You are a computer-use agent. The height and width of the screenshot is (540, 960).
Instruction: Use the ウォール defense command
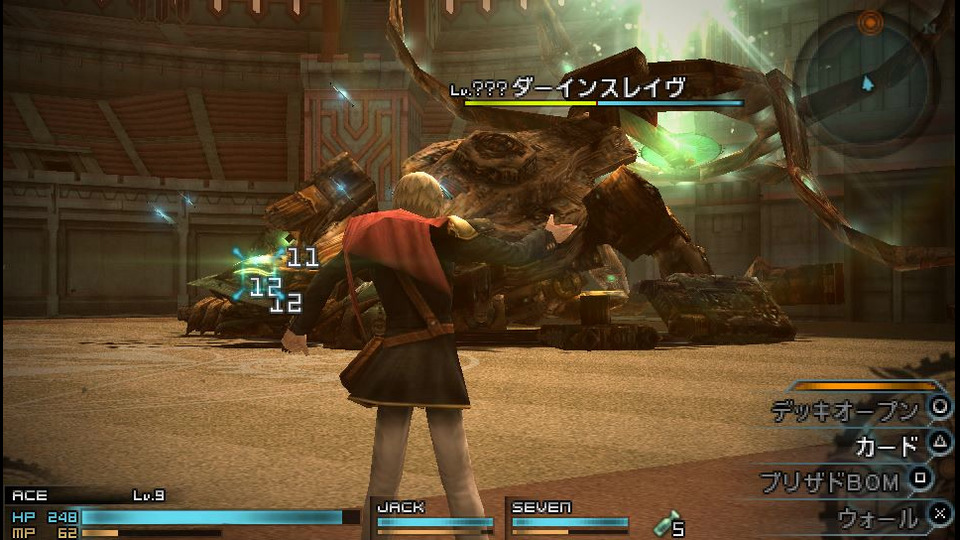tap(878, 517)
